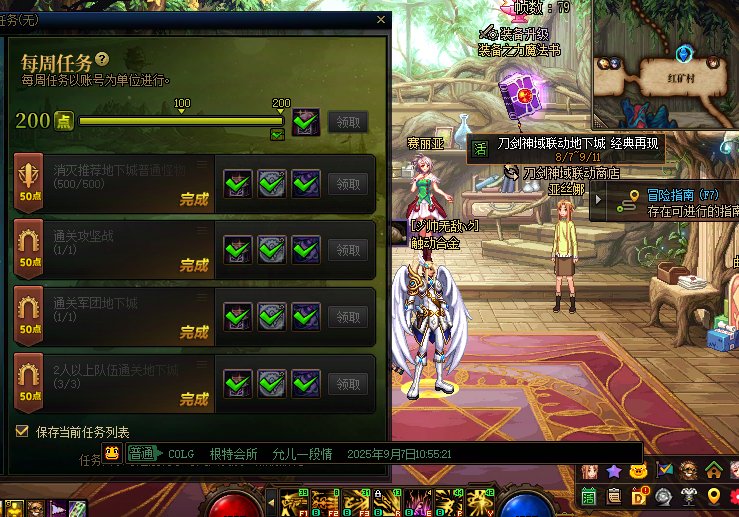Open the white armor equipment icon
Screen dimensions: 739x517
coord(688,495)
